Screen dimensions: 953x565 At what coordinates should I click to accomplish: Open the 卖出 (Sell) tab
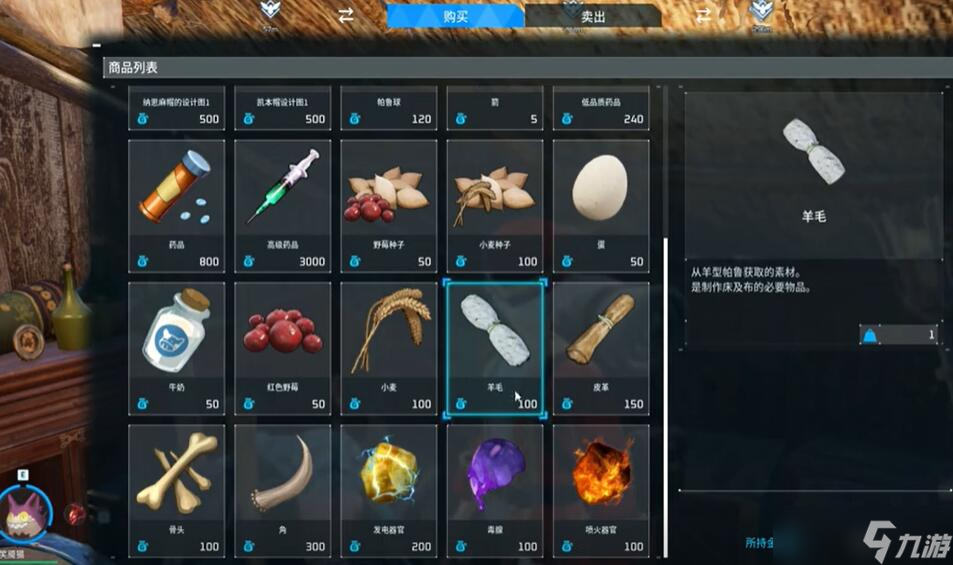[x=592, y=16]
